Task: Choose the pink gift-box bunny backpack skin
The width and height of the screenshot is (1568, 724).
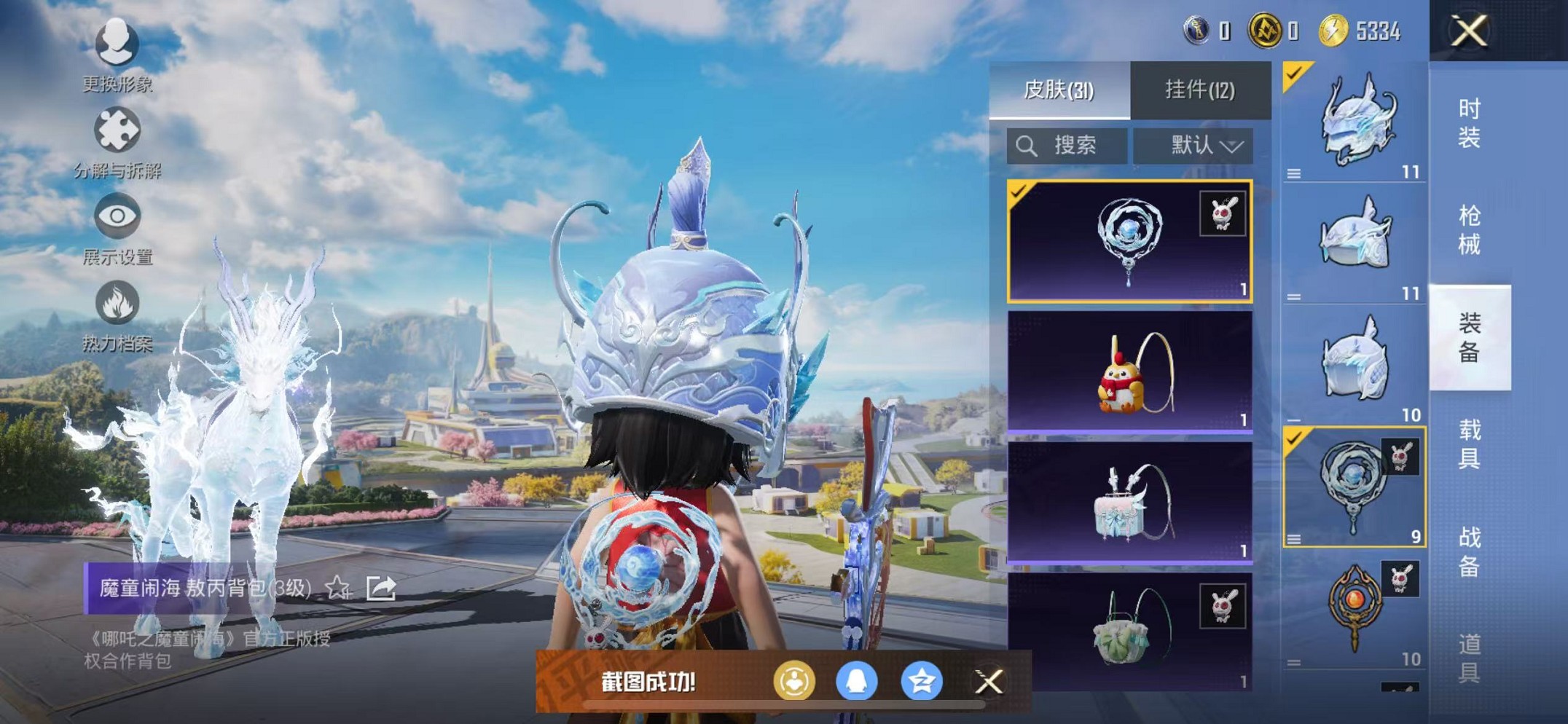Action: click(1129, 503)
